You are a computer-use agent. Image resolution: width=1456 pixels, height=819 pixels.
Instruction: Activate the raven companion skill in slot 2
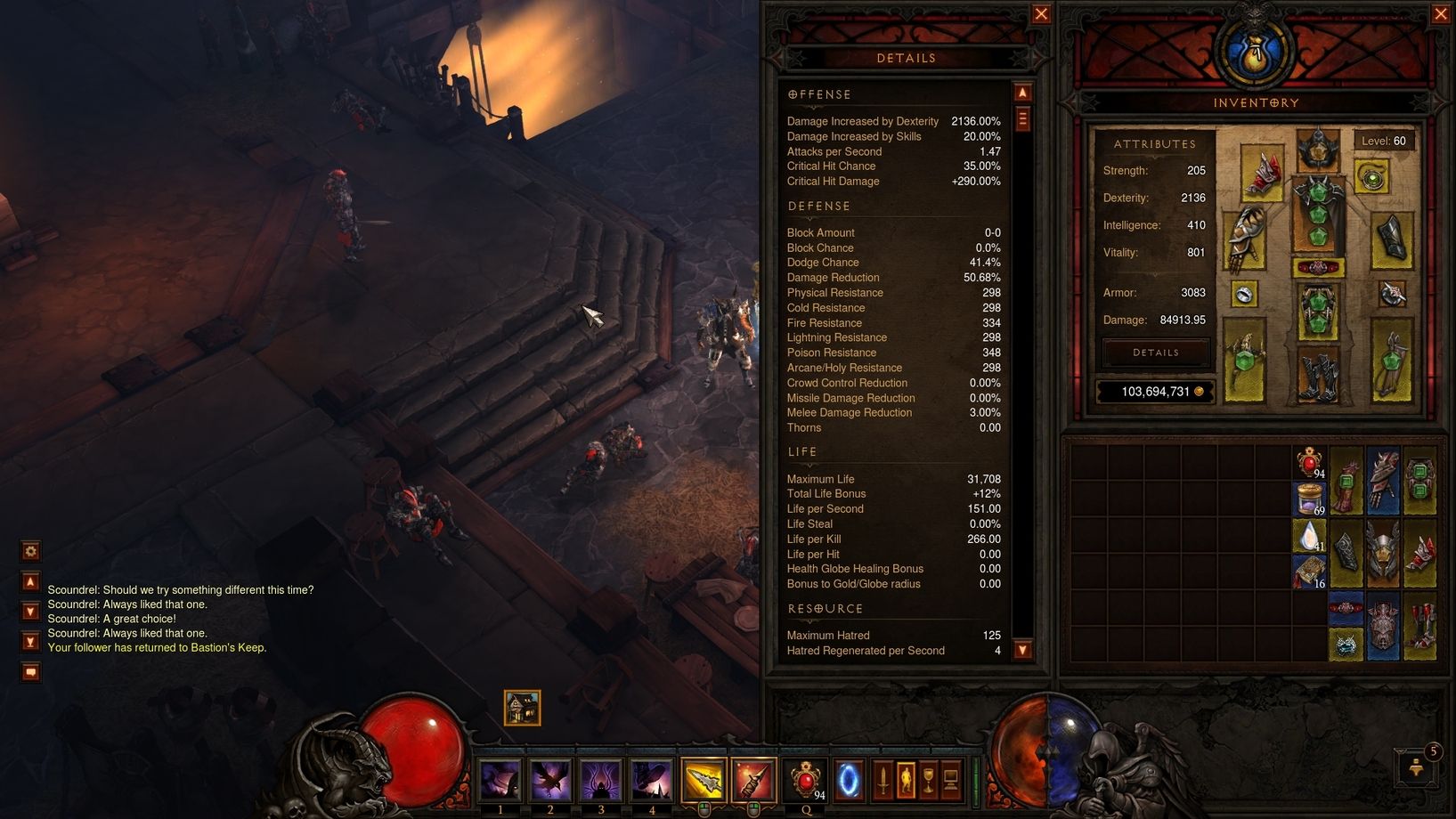(x=550, y=781)
